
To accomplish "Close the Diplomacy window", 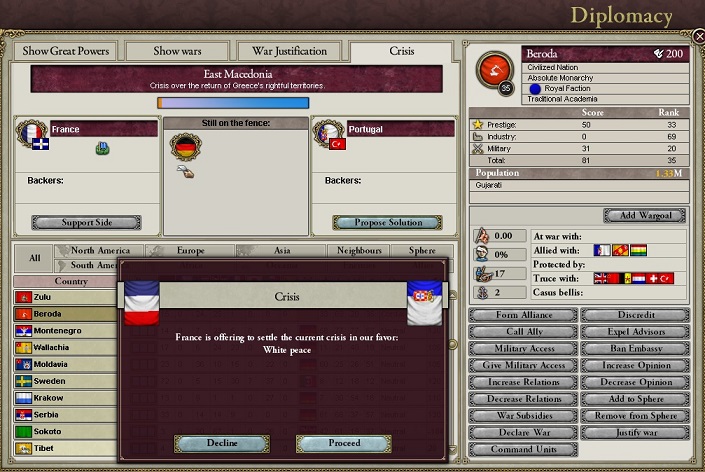I will (x=698, y=37).
